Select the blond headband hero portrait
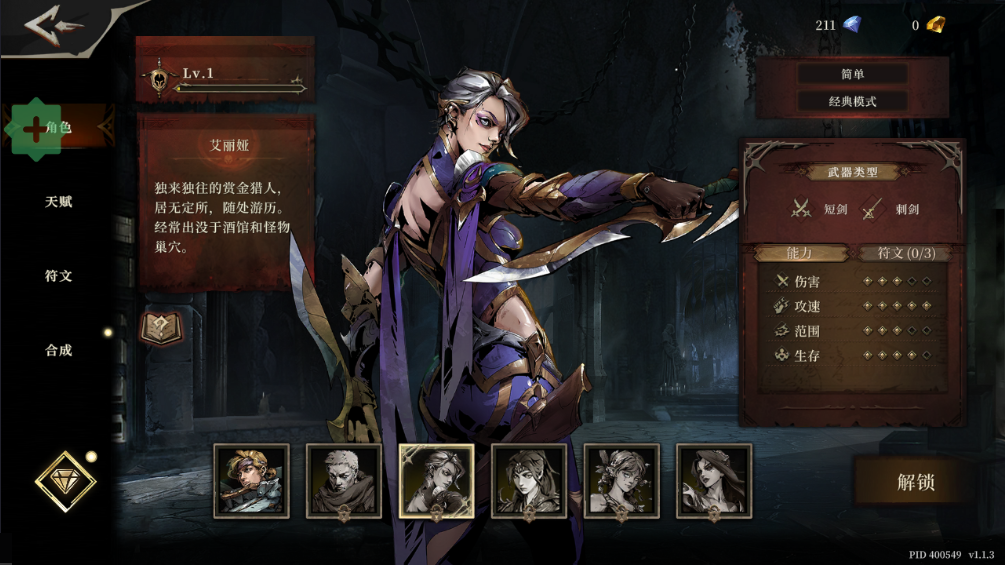This screenshot has height=565, width=1005. (251, 481)
